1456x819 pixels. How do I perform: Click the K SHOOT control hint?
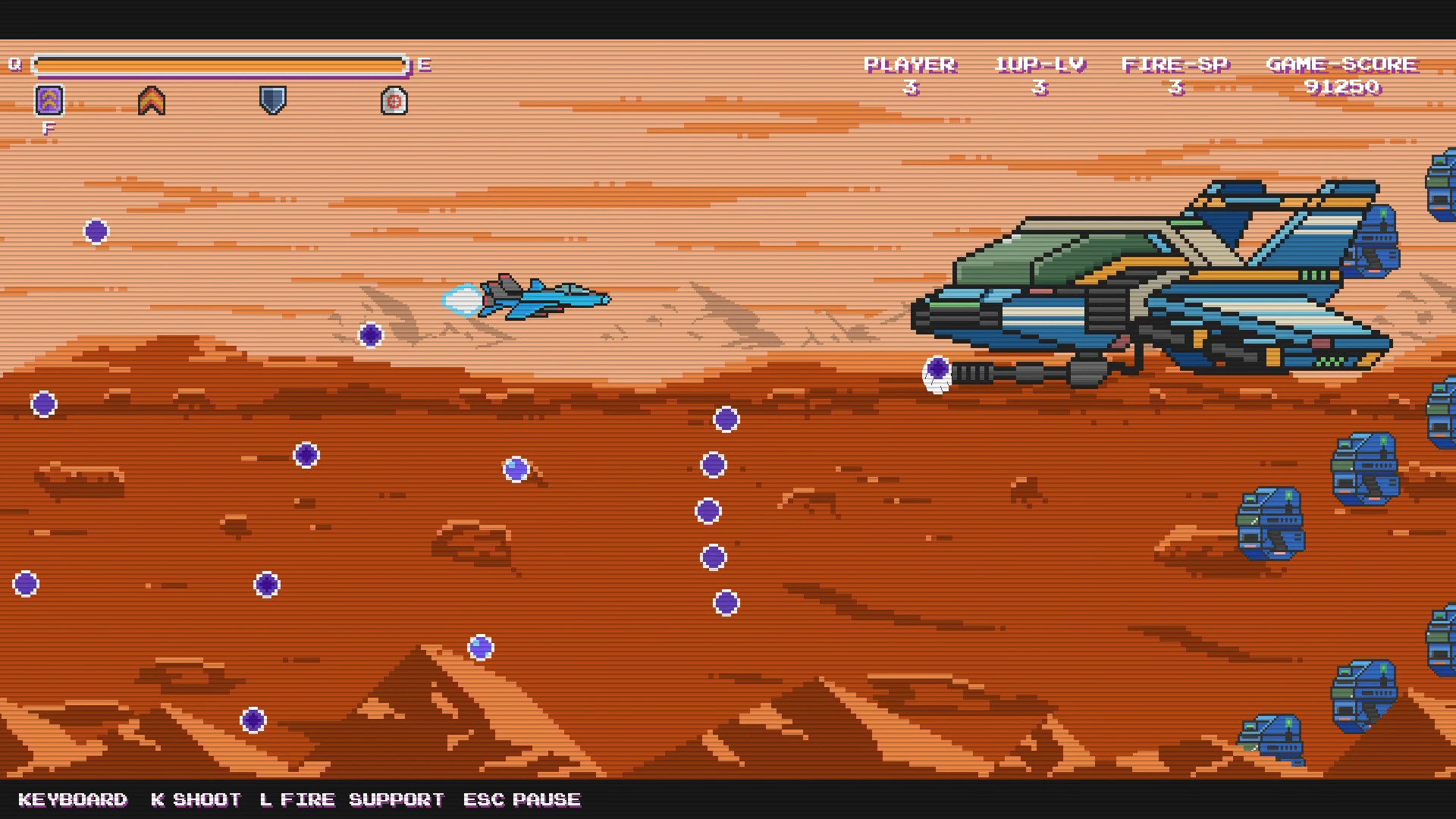196,799
